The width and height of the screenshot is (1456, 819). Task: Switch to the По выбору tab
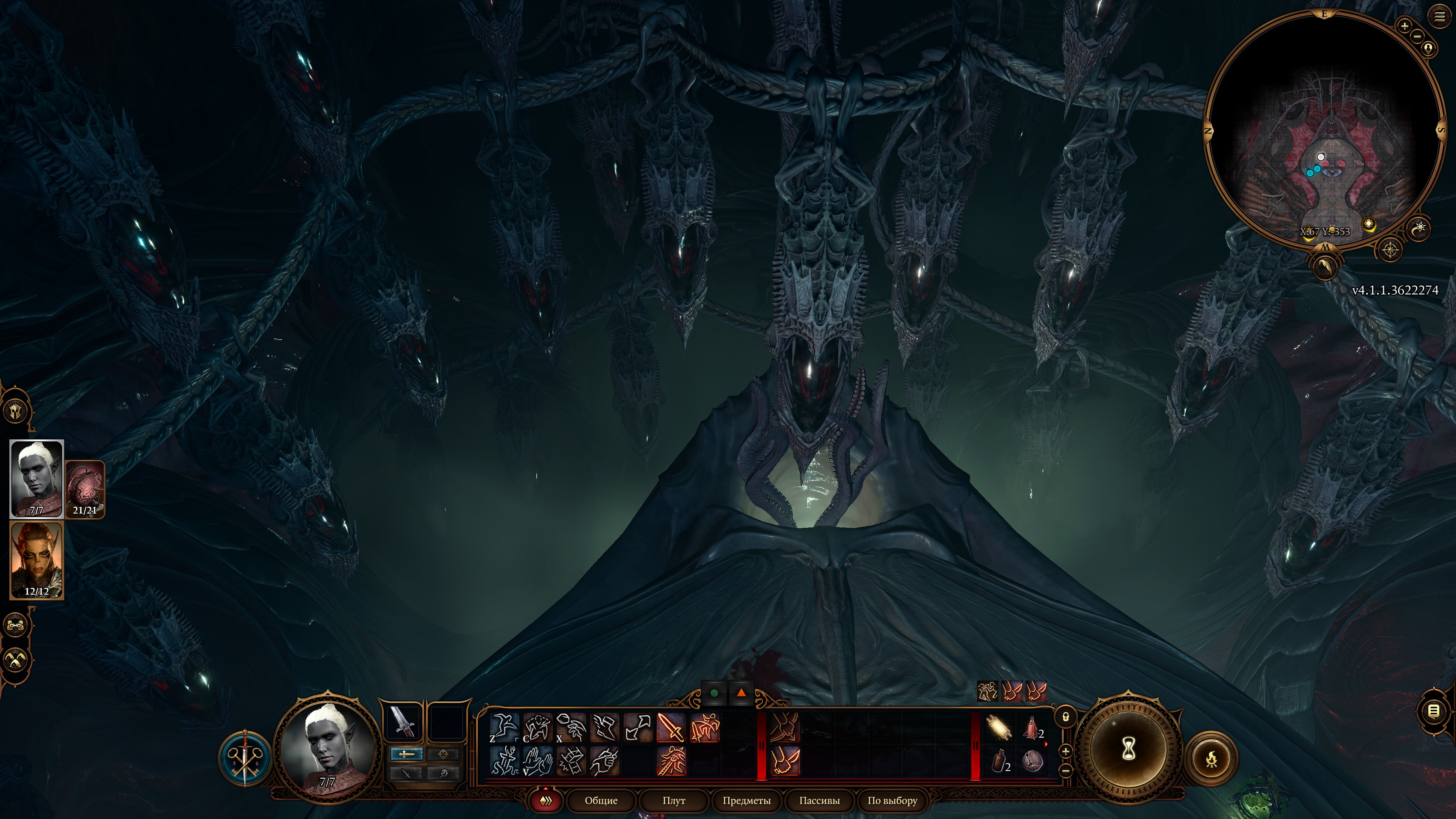pyautogui.click(x=892, y=800)
